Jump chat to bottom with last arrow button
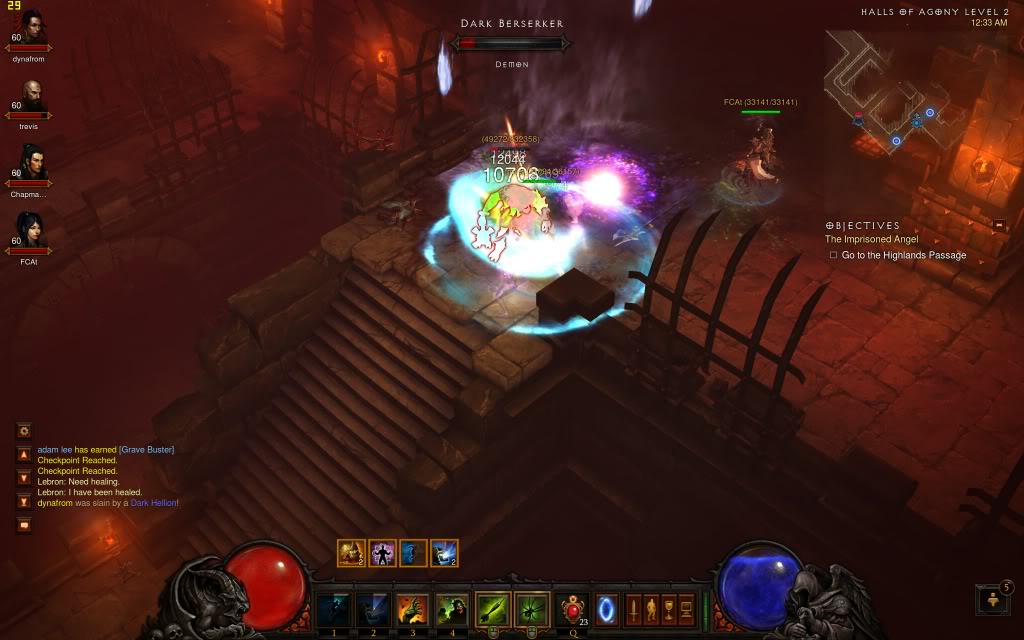 [24, 501]
